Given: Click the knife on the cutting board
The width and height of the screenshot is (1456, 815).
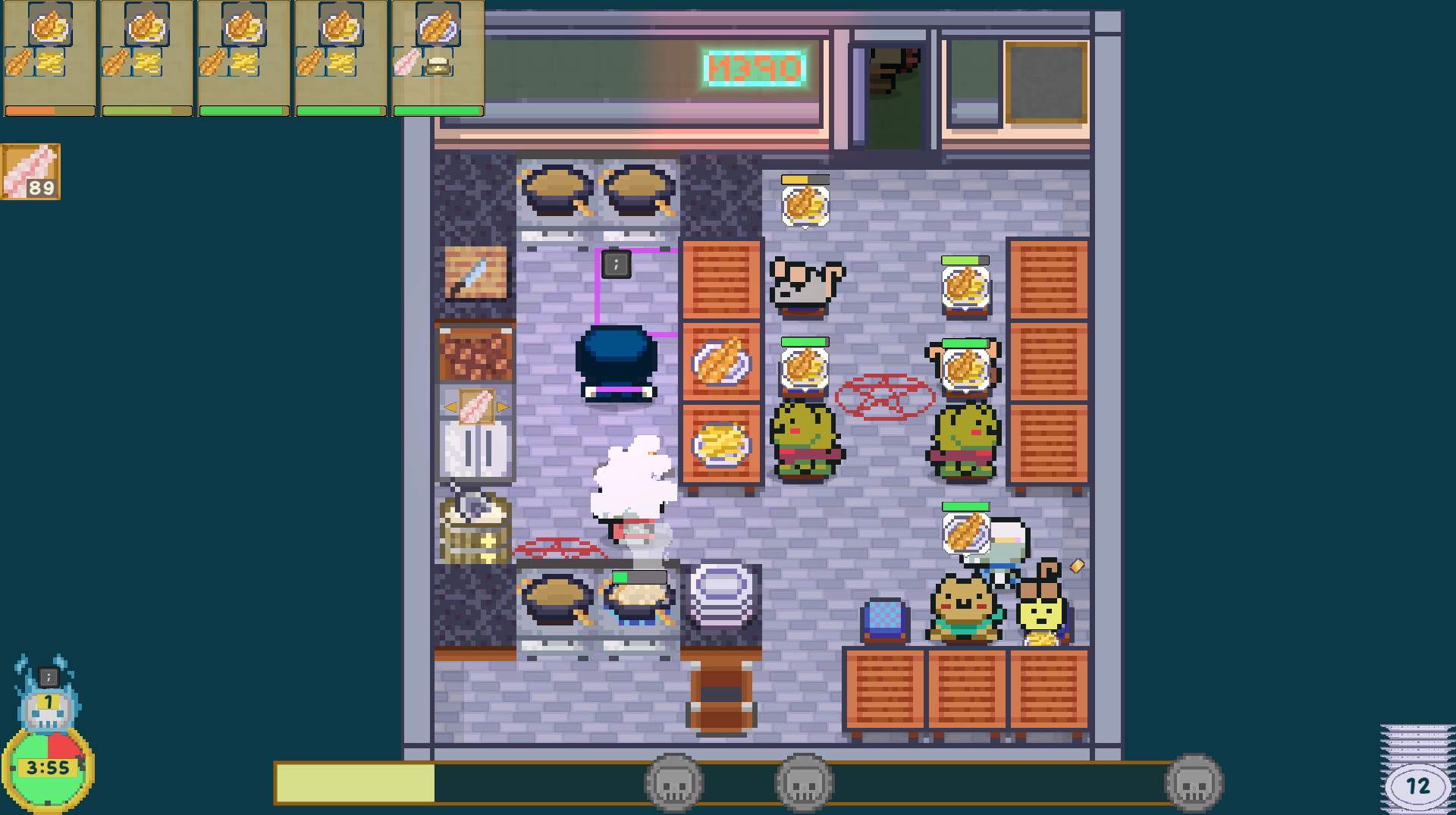Looking at the screenshot, I should (x=474, y=271).
